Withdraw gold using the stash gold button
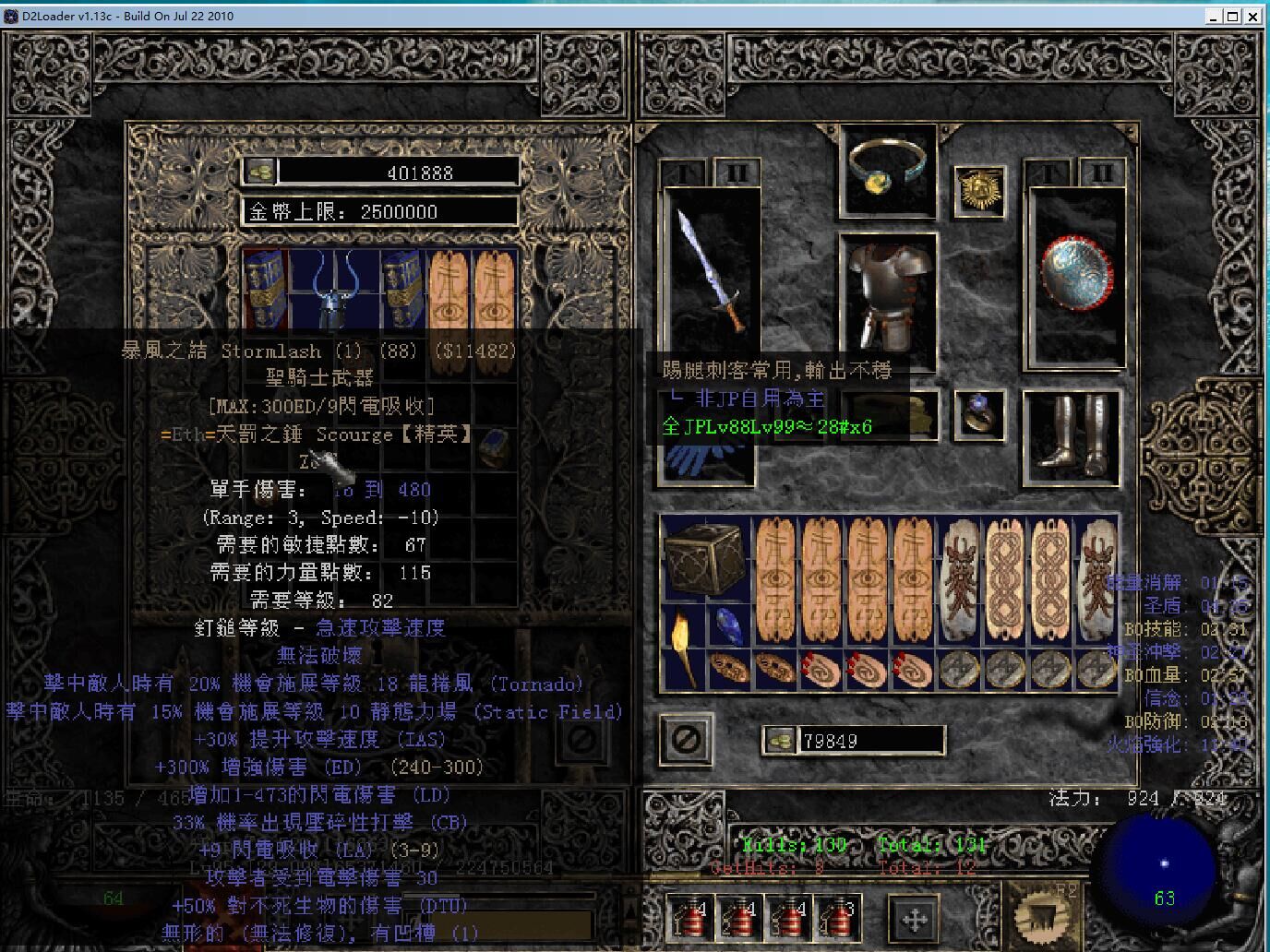The width and height of the screenshot is (1270, 952). point(259,172)
